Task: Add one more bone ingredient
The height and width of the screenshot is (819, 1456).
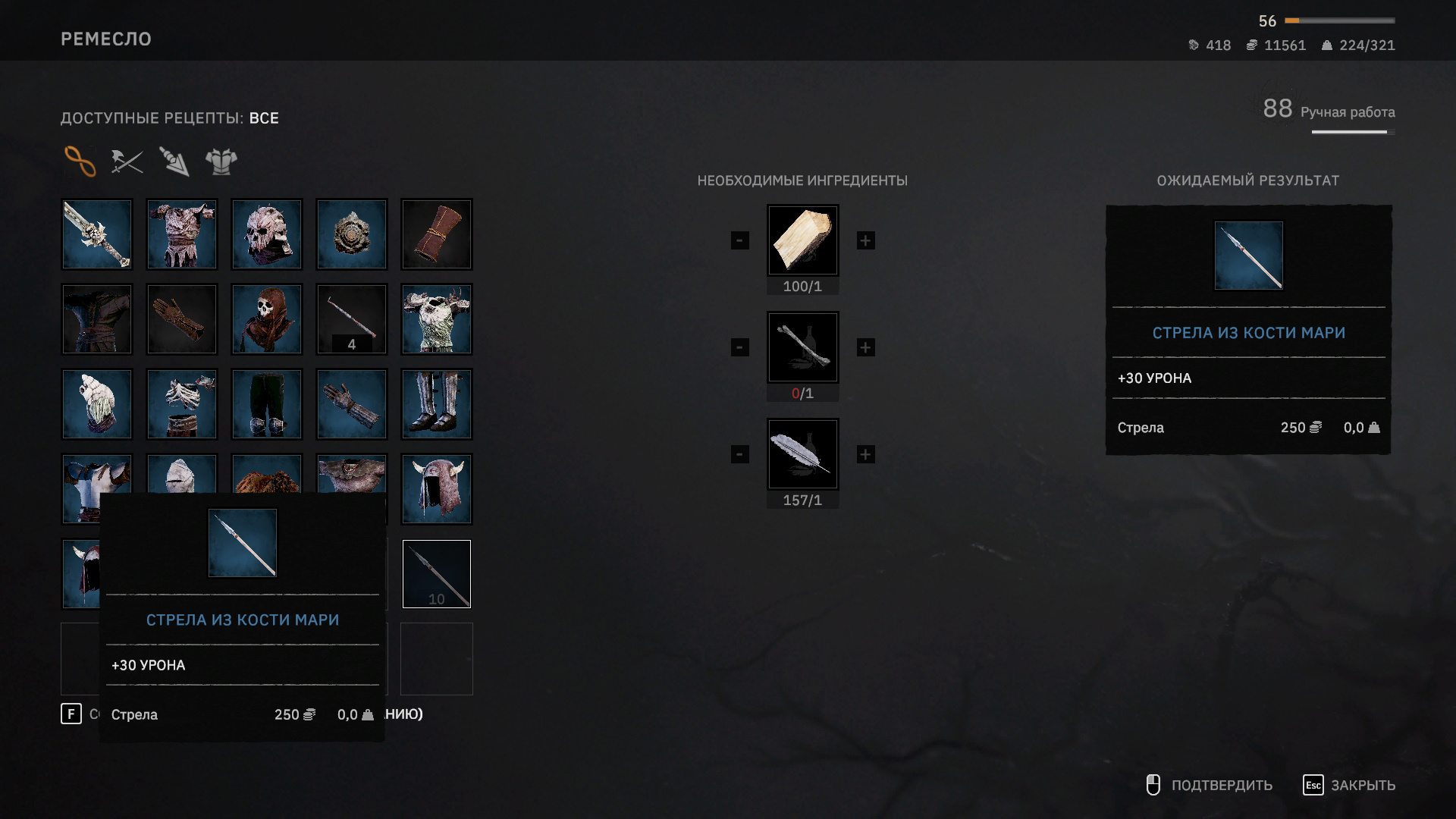Action: pos(865,347)
